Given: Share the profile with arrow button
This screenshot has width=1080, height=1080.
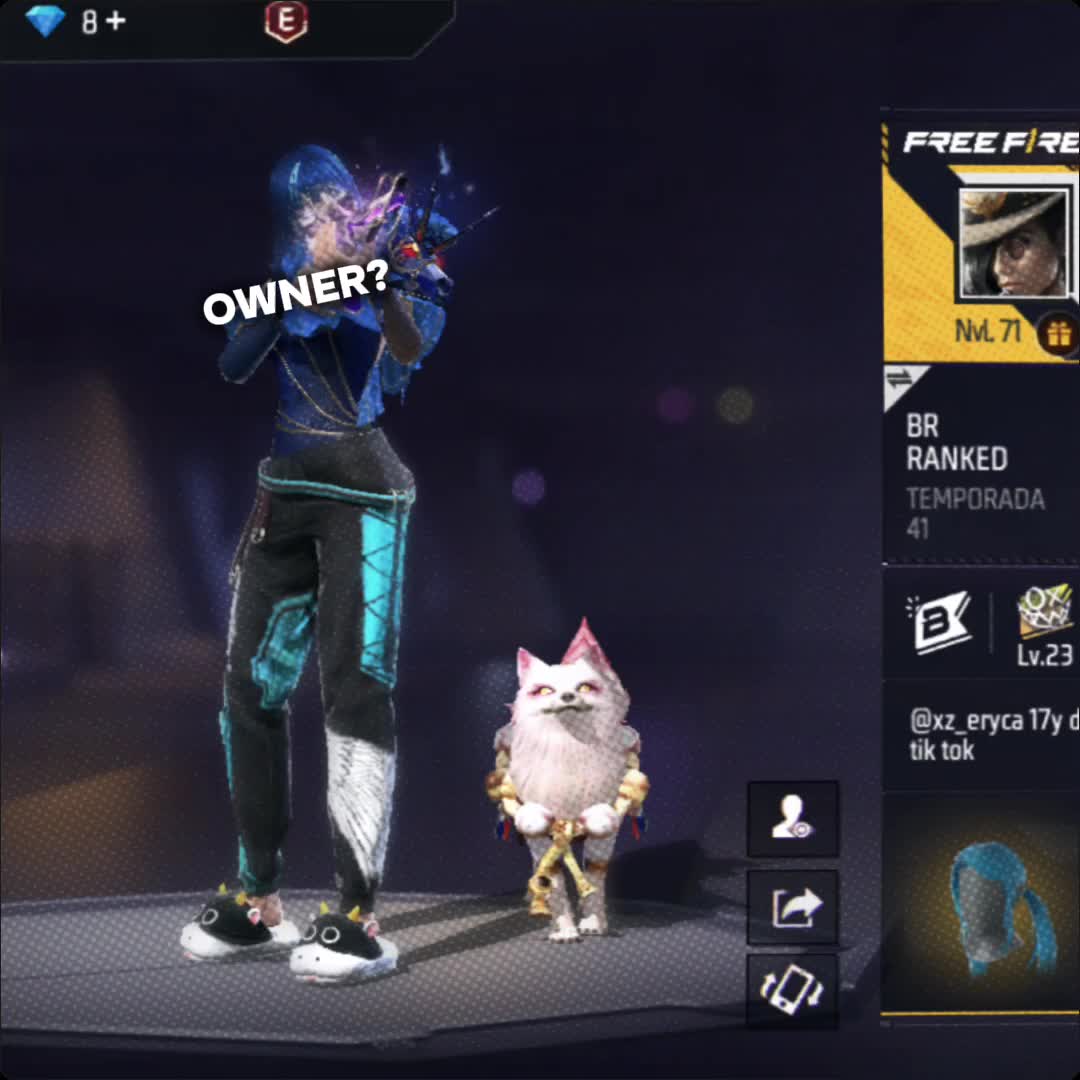Looking at the screenshot, I should (793, 908).
